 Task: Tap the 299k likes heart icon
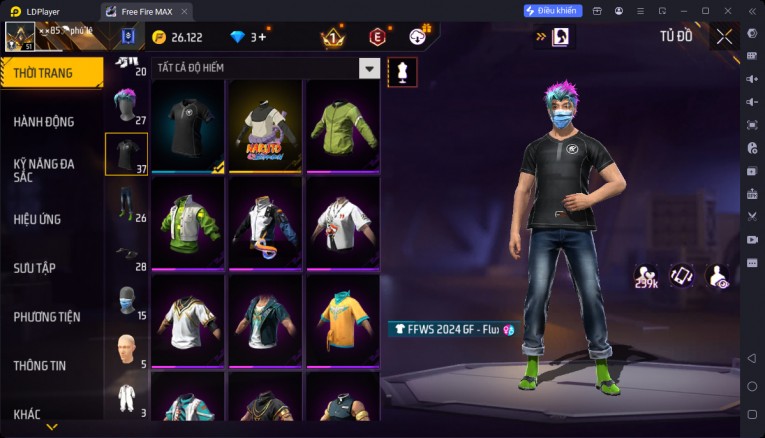click(646, 276)
